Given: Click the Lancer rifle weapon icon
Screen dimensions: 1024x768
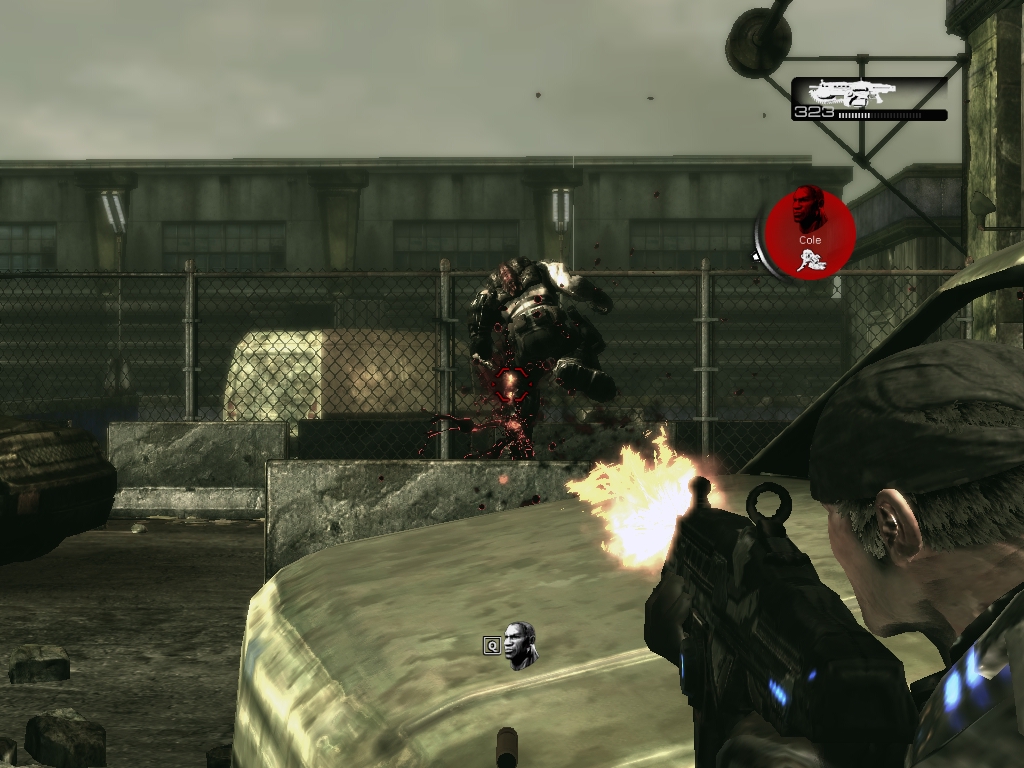Looking at the screenshot, I should click(x=851, y=93).
